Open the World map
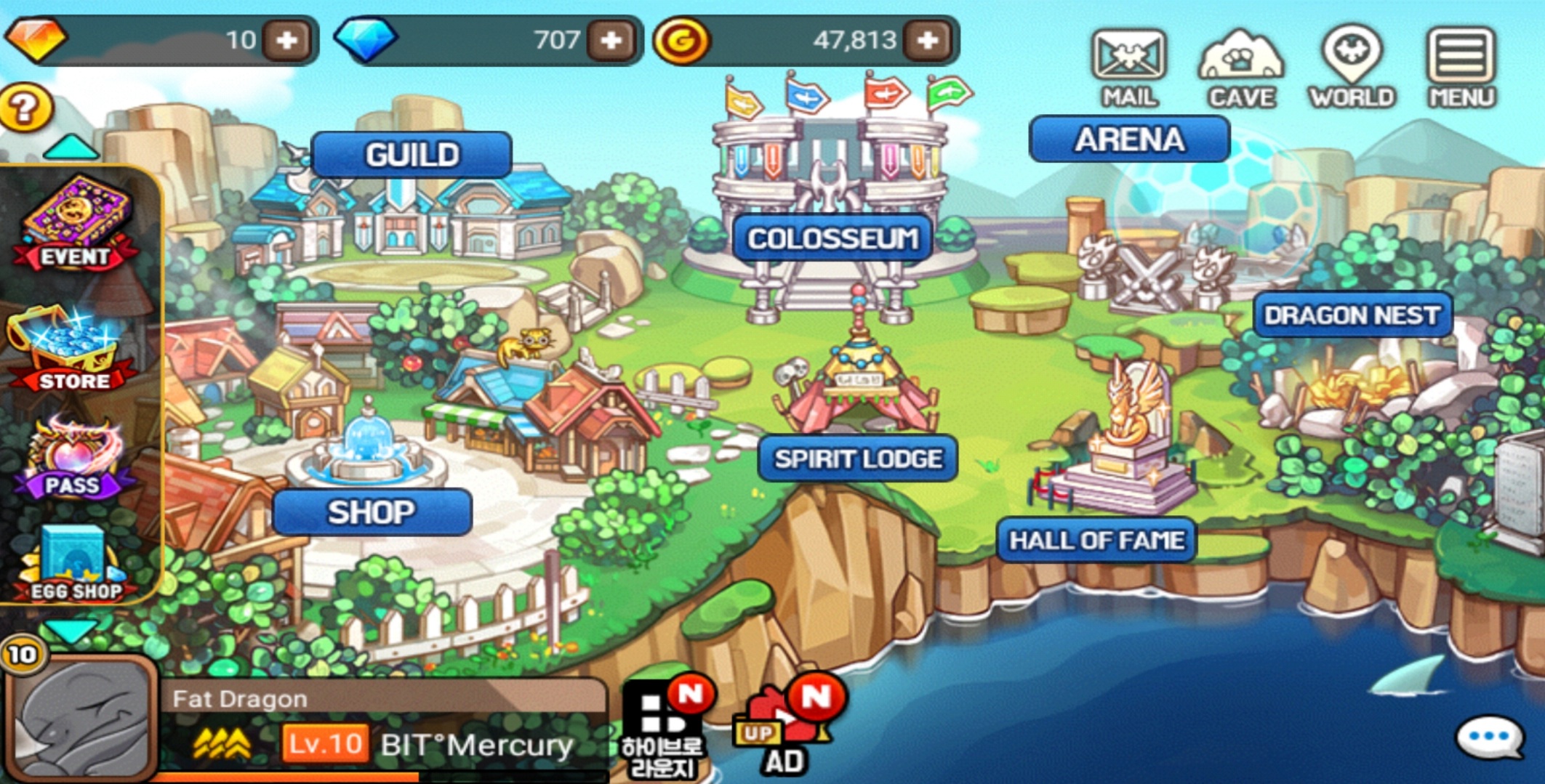The height and width of the screenshot is (784, 1545). point(1352,67)
